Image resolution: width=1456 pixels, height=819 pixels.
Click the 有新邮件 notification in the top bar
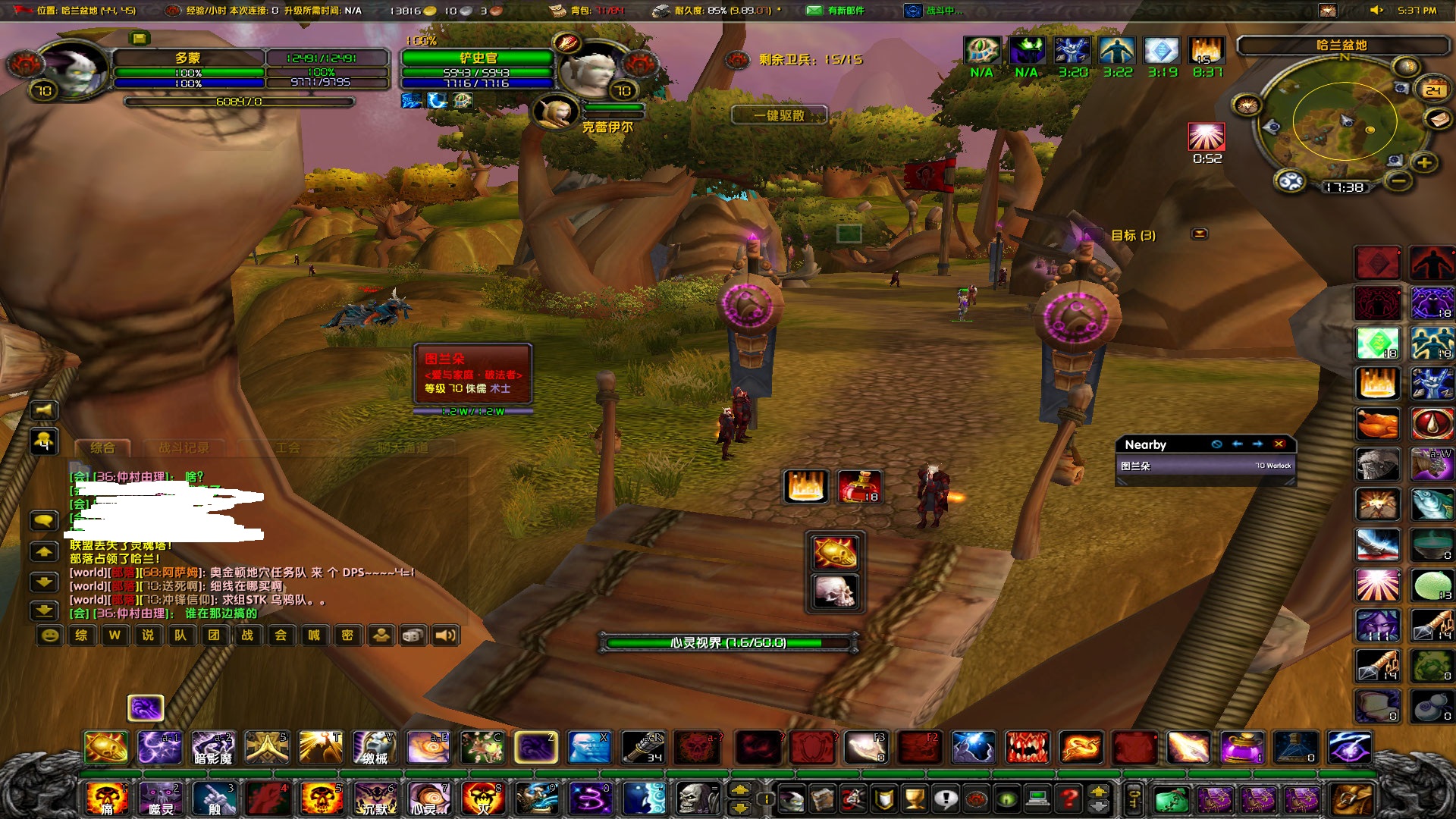[x=847, y=11]
